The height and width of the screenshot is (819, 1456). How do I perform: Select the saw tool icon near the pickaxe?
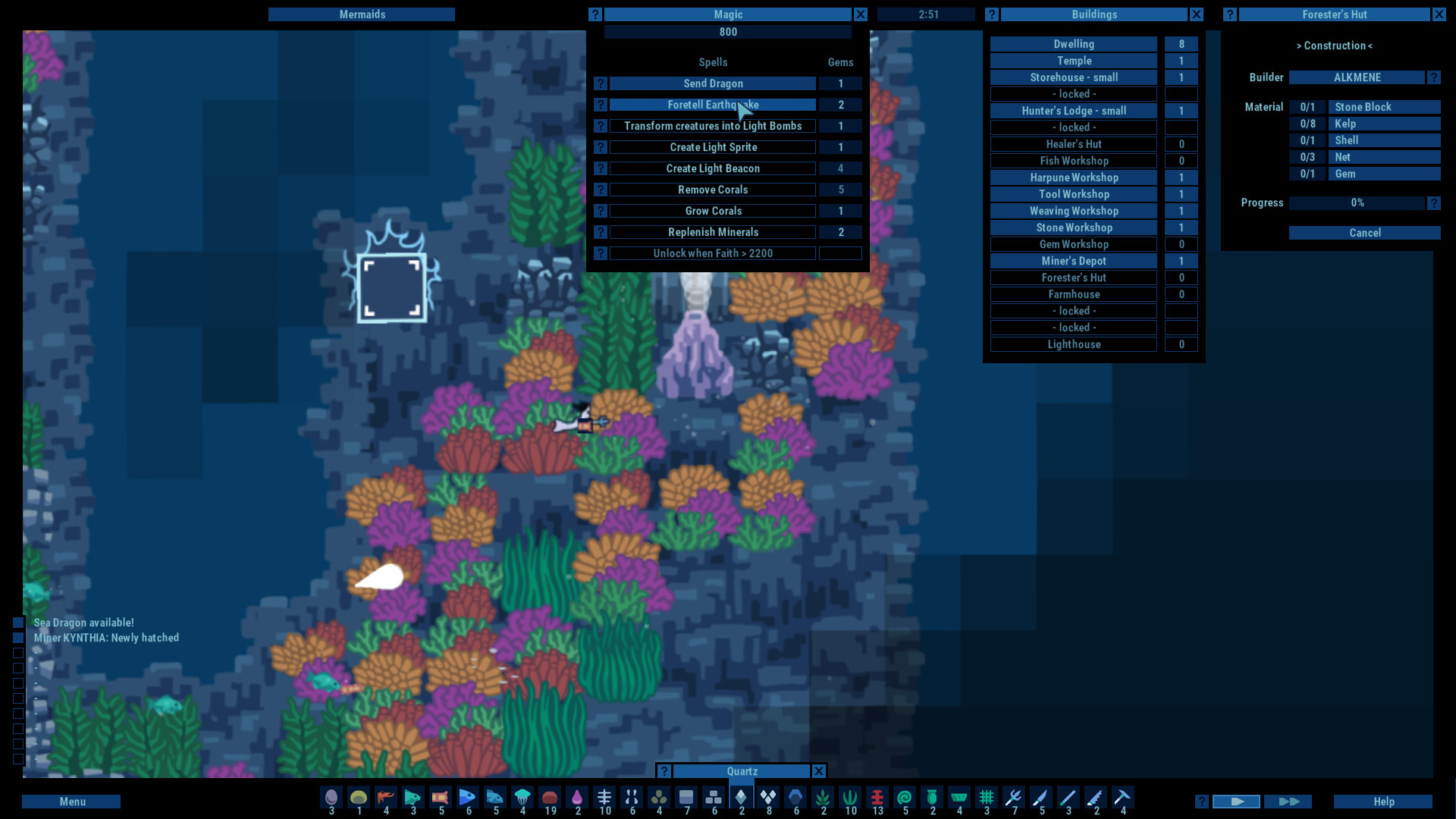1096,799
